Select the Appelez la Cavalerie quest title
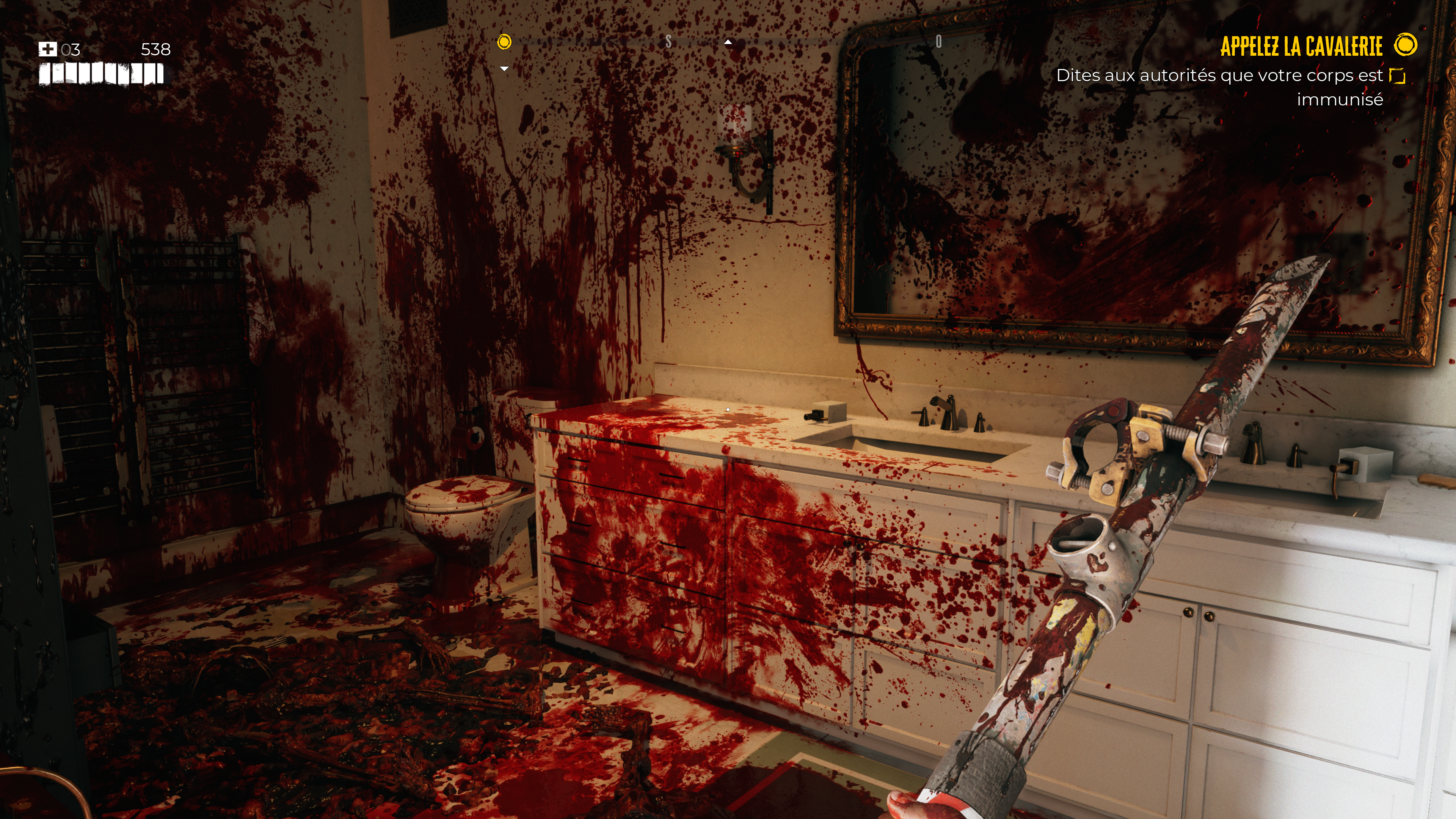 click(x=1301, y=46)
